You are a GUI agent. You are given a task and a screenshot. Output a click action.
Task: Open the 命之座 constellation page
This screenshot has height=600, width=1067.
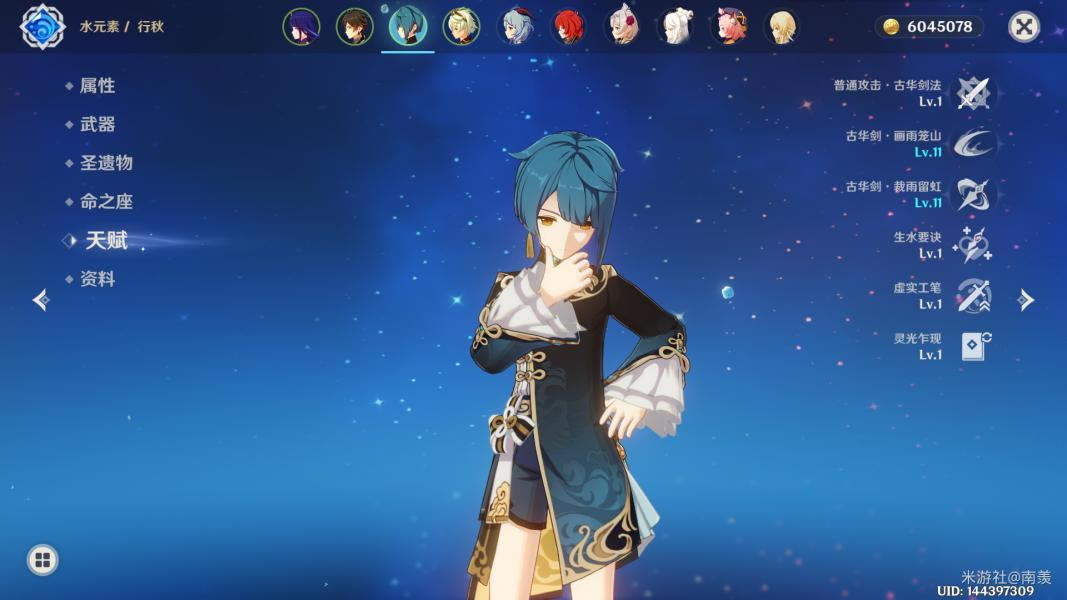[x=106, y=202]
